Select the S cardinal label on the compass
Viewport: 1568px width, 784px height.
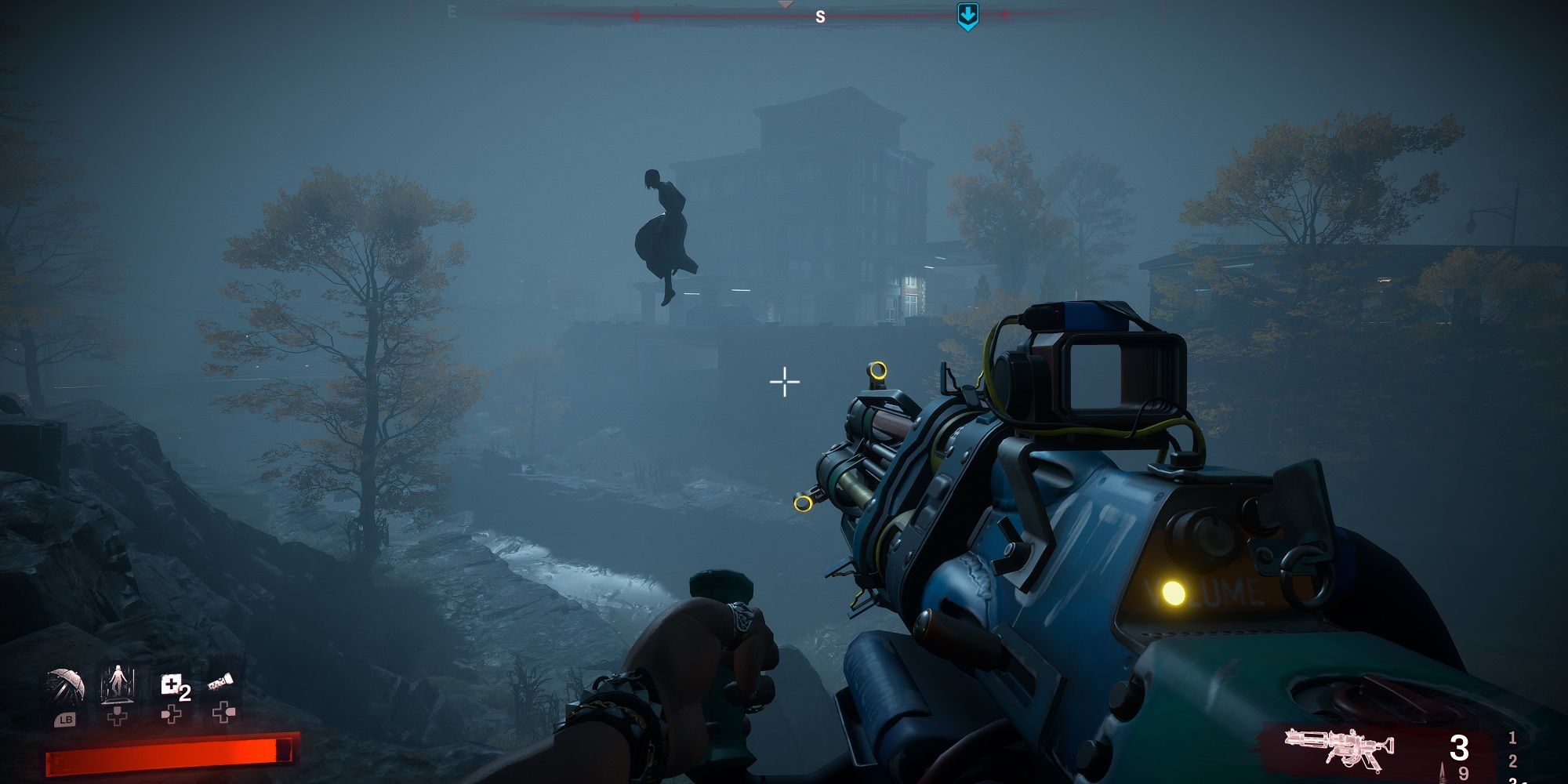coord(820,15)
